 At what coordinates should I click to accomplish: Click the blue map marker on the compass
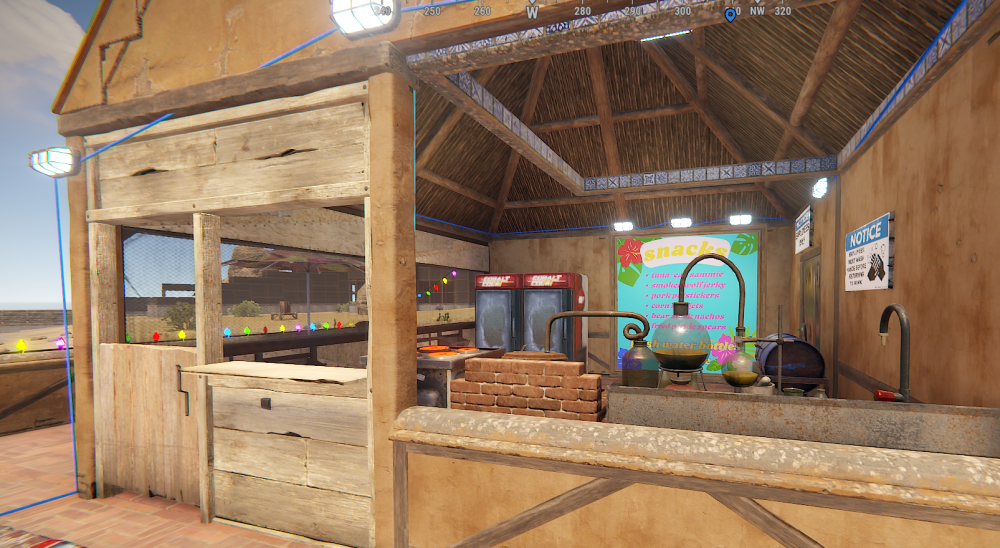pos(729,14)
